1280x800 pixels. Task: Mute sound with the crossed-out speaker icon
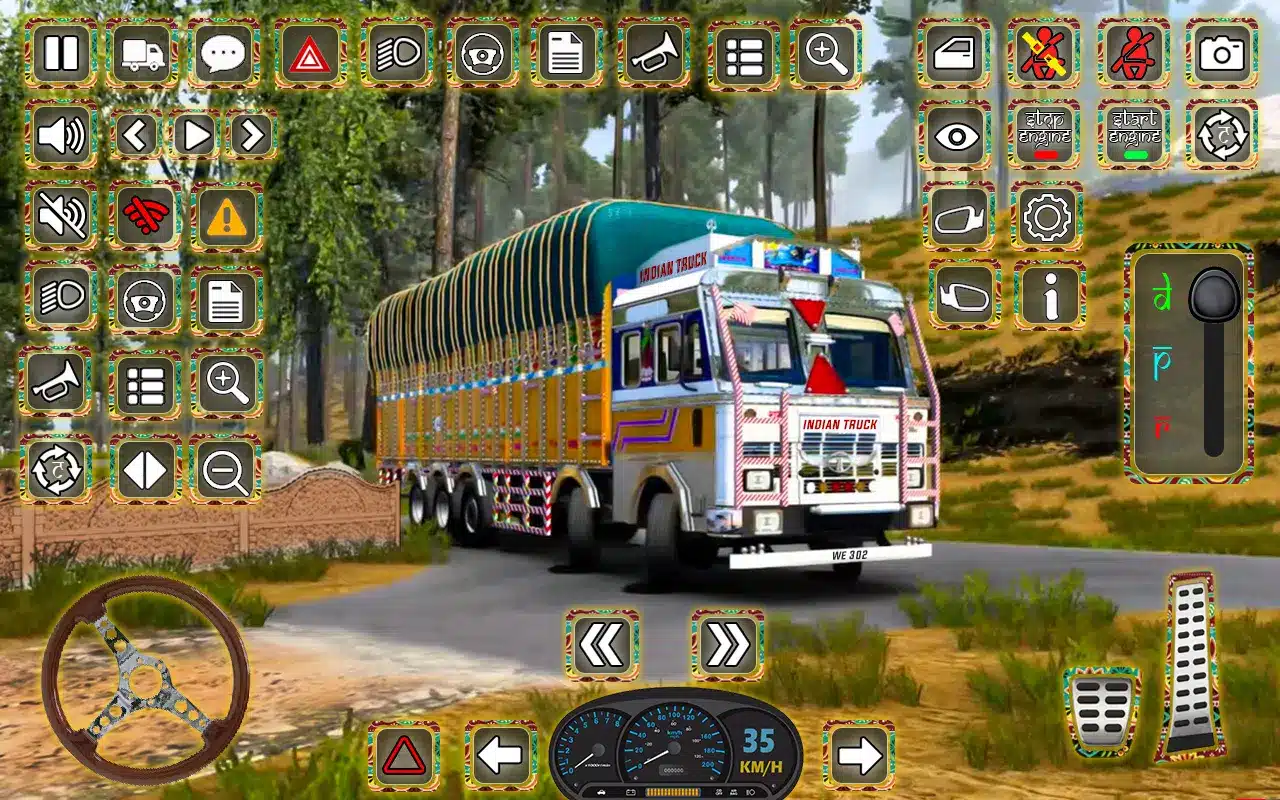click(x=61, y=216)
